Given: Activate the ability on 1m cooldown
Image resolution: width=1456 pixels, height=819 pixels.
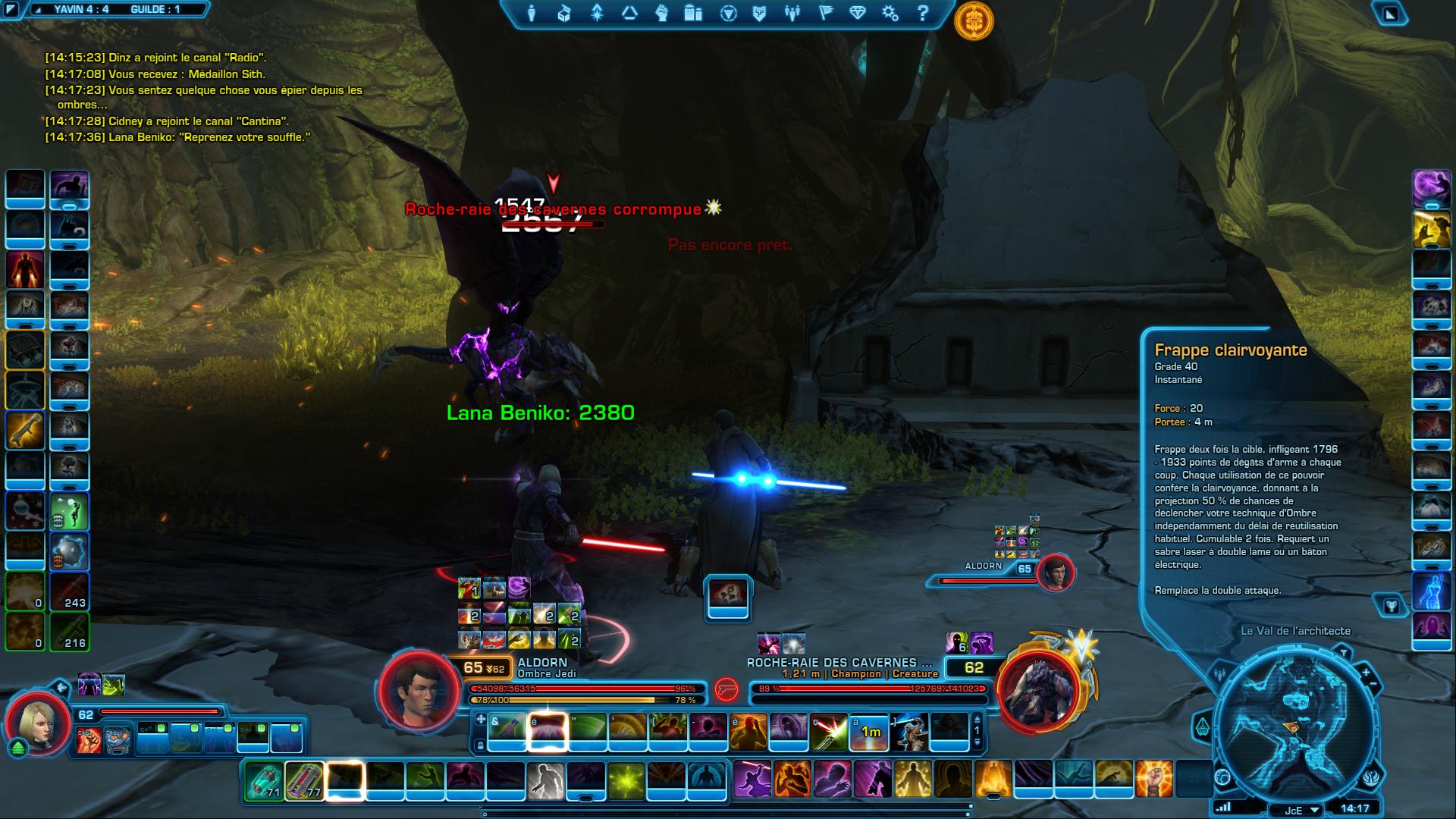Looking at the screenshot, I should click(869, 732).
